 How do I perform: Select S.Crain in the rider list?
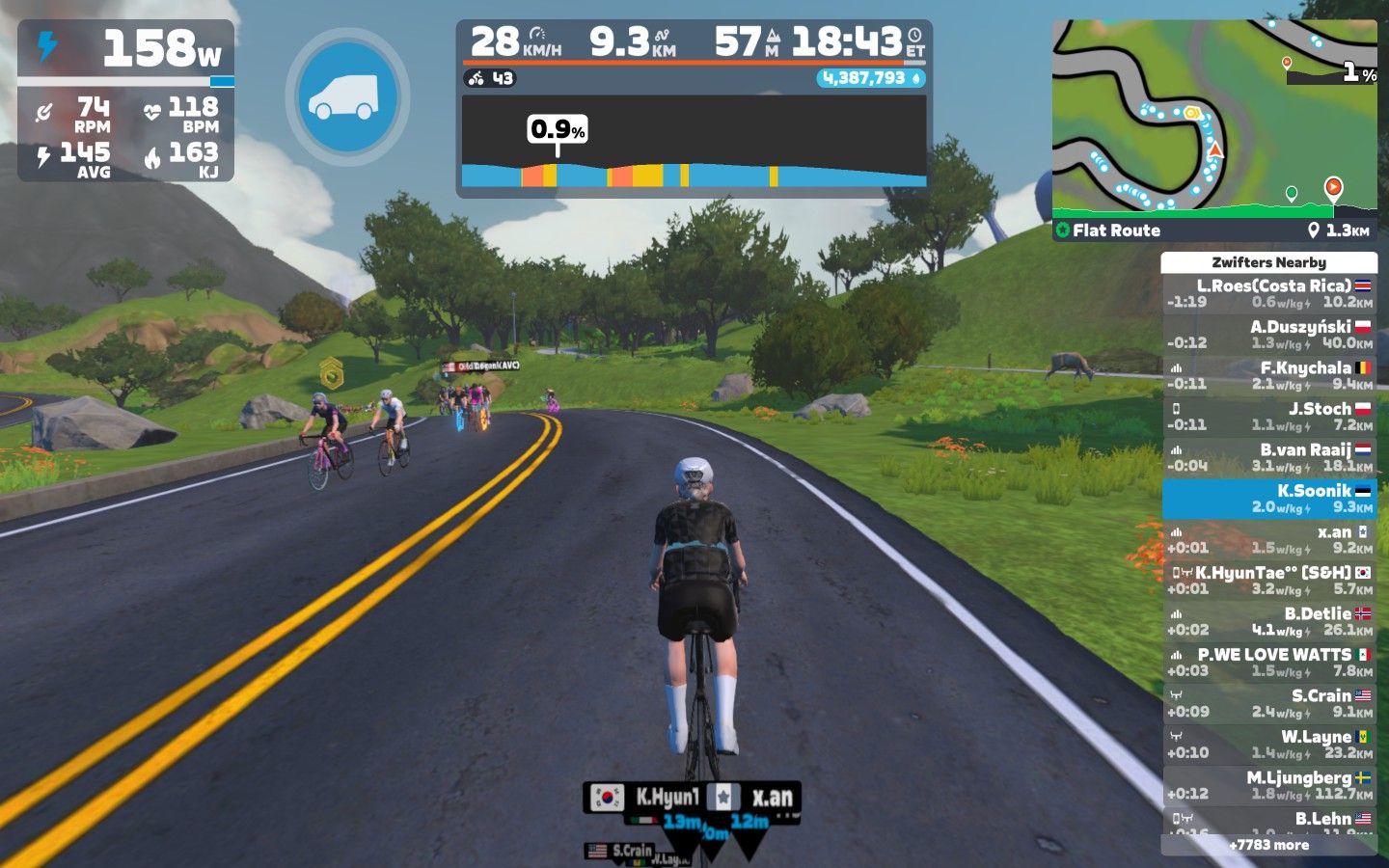coord(1268,703)
